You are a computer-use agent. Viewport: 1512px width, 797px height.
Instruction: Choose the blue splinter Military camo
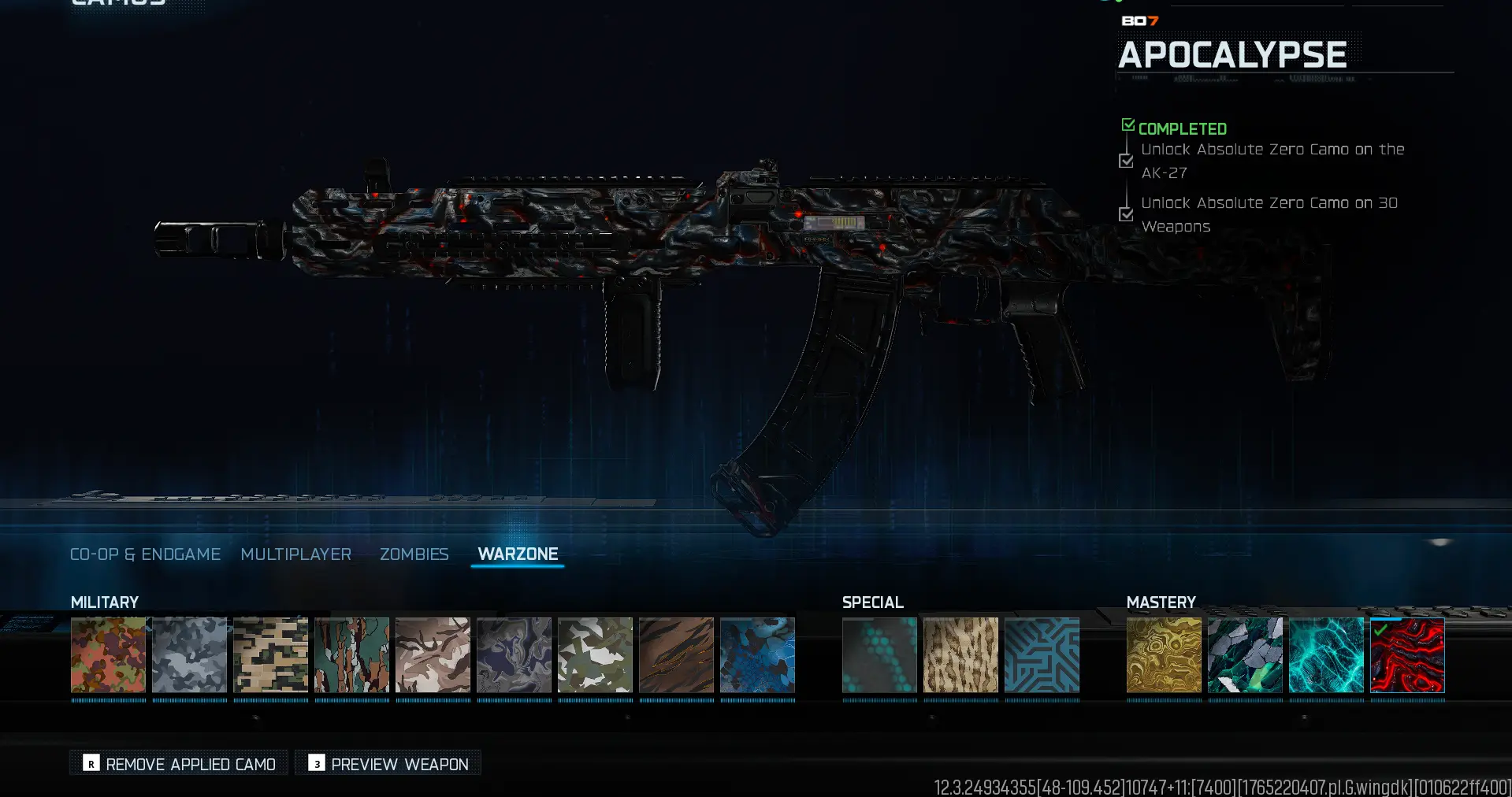tap(757, 656)
